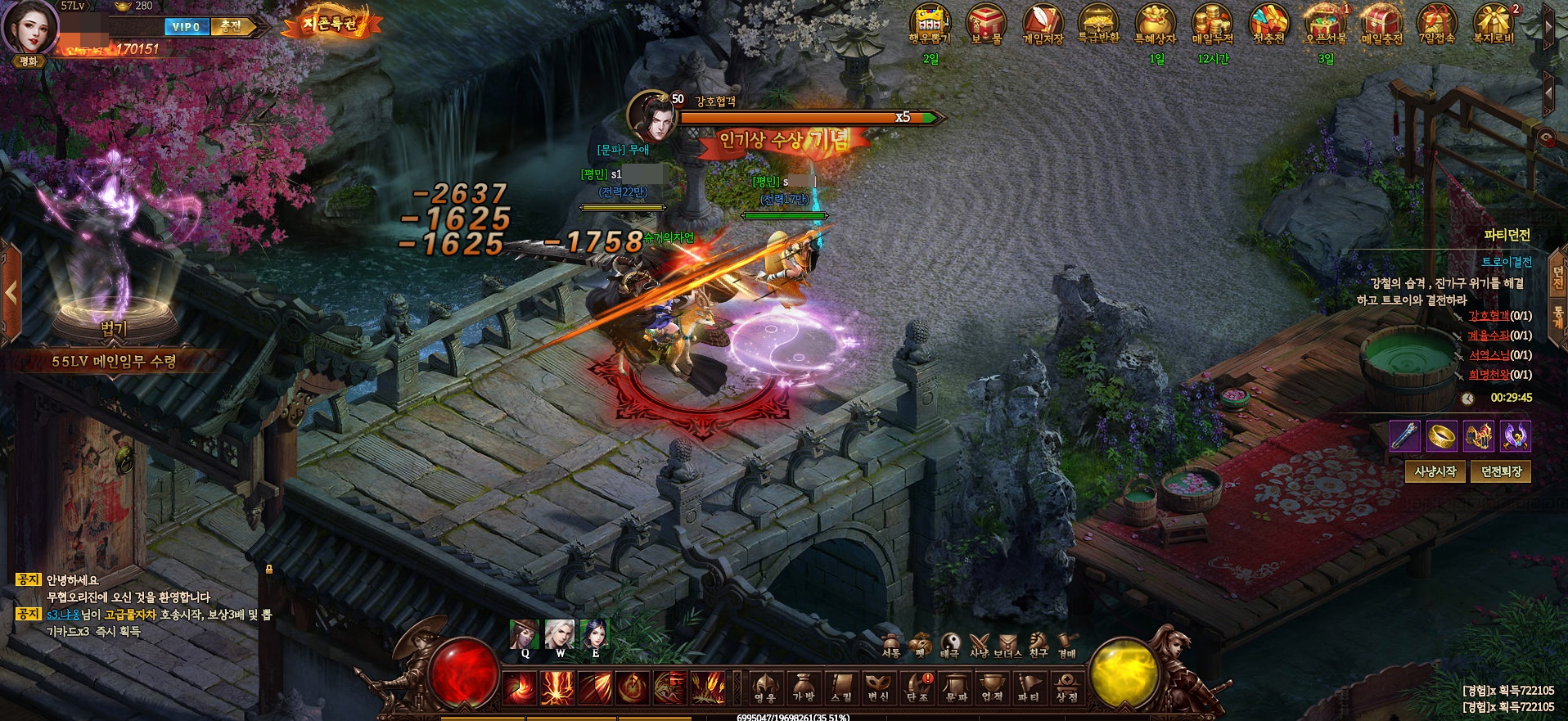Open the 스킬 skills menu
Image resolution: width=1568 pixels, height=721 pixels.
pyautogui.click(x=840, y=687)
